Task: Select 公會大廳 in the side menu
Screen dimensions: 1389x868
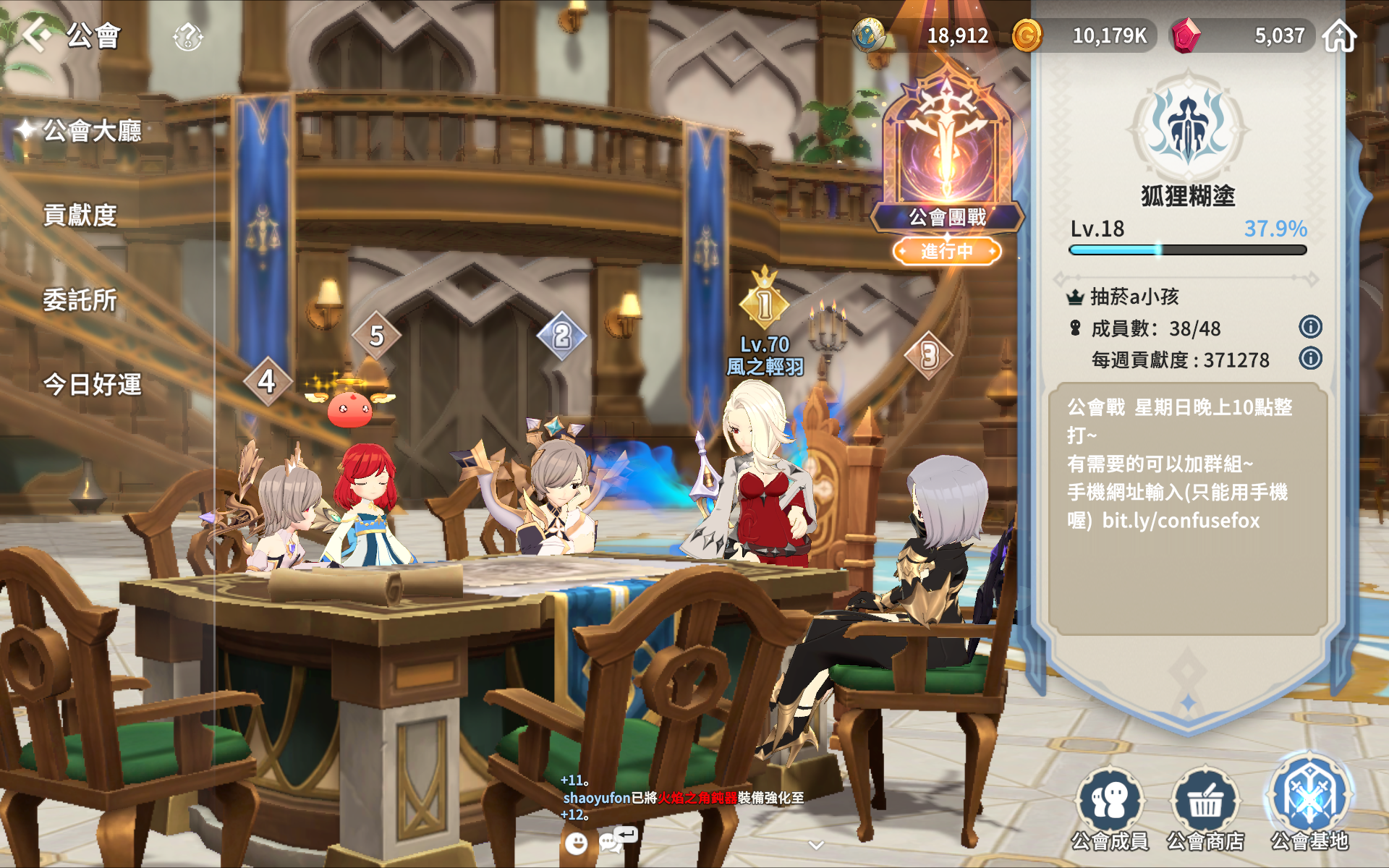Action: (92, 131)
